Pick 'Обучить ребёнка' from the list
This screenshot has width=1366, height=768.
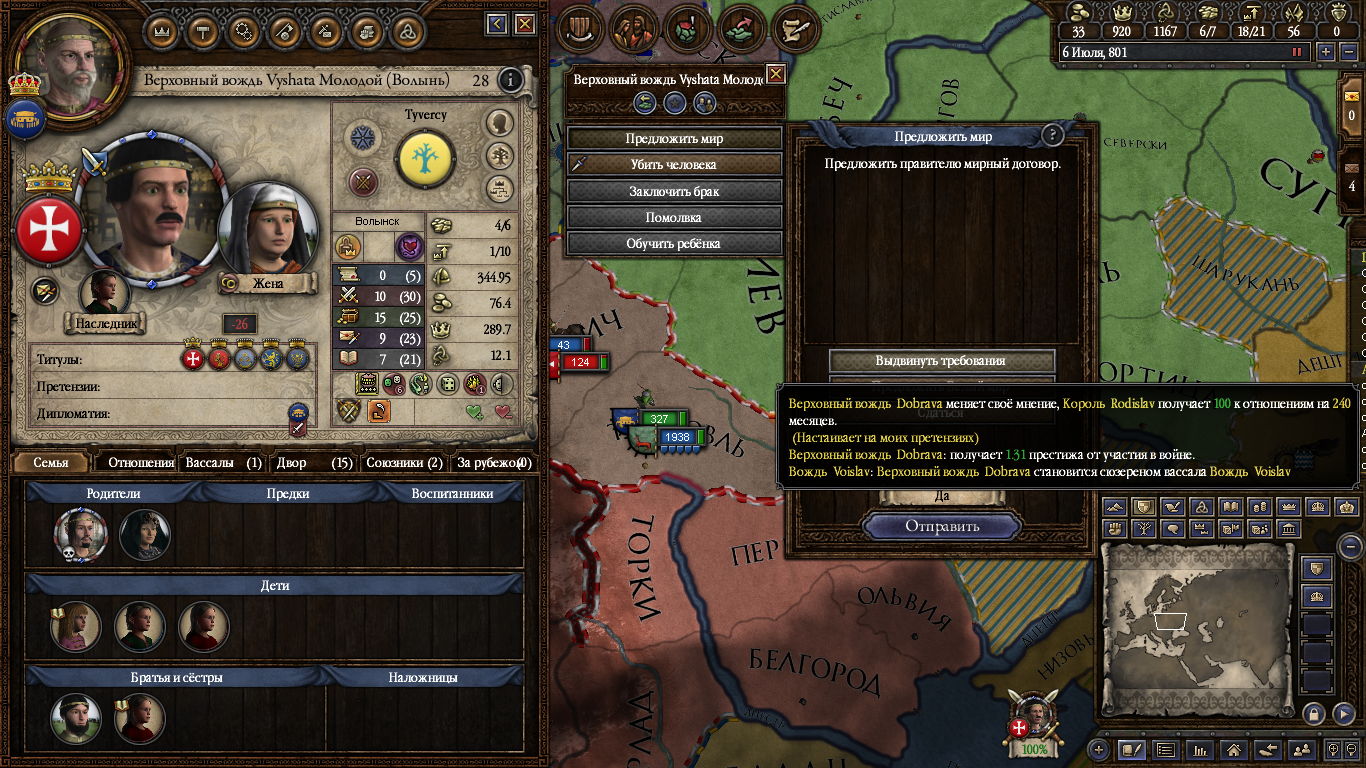(674, 243)
